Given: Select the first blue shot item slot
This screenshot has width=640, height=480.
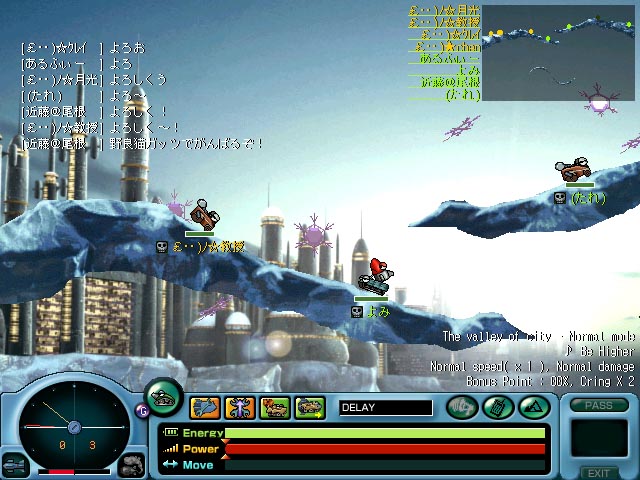Looking at the screenshot, I should tap(204, 407).
